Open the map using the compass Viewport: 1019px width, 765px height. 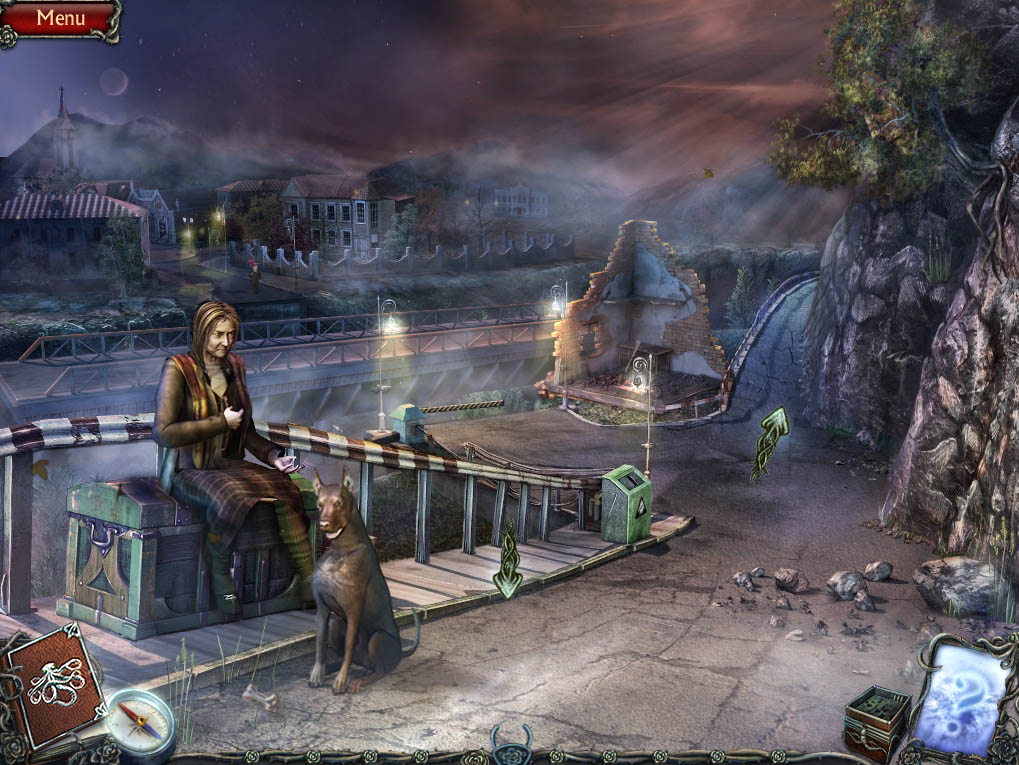point(139,722)
